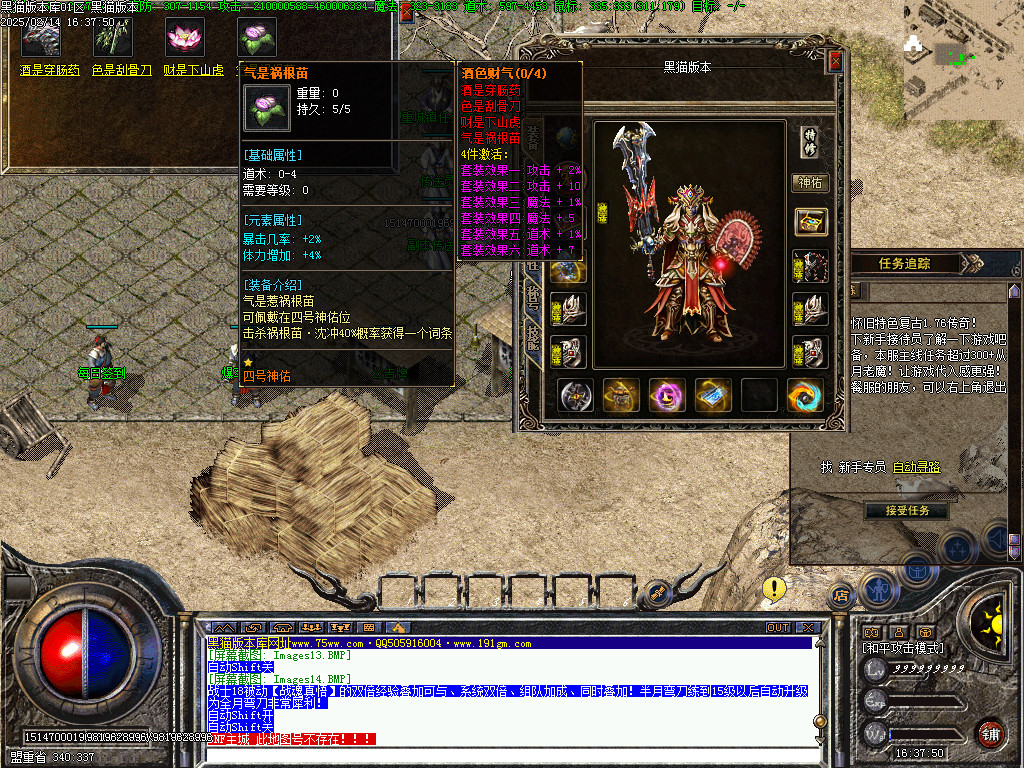Select the 财是下山虎 lotus item
The width and height of the screenshot is (1024, 768).
(185, 37)
